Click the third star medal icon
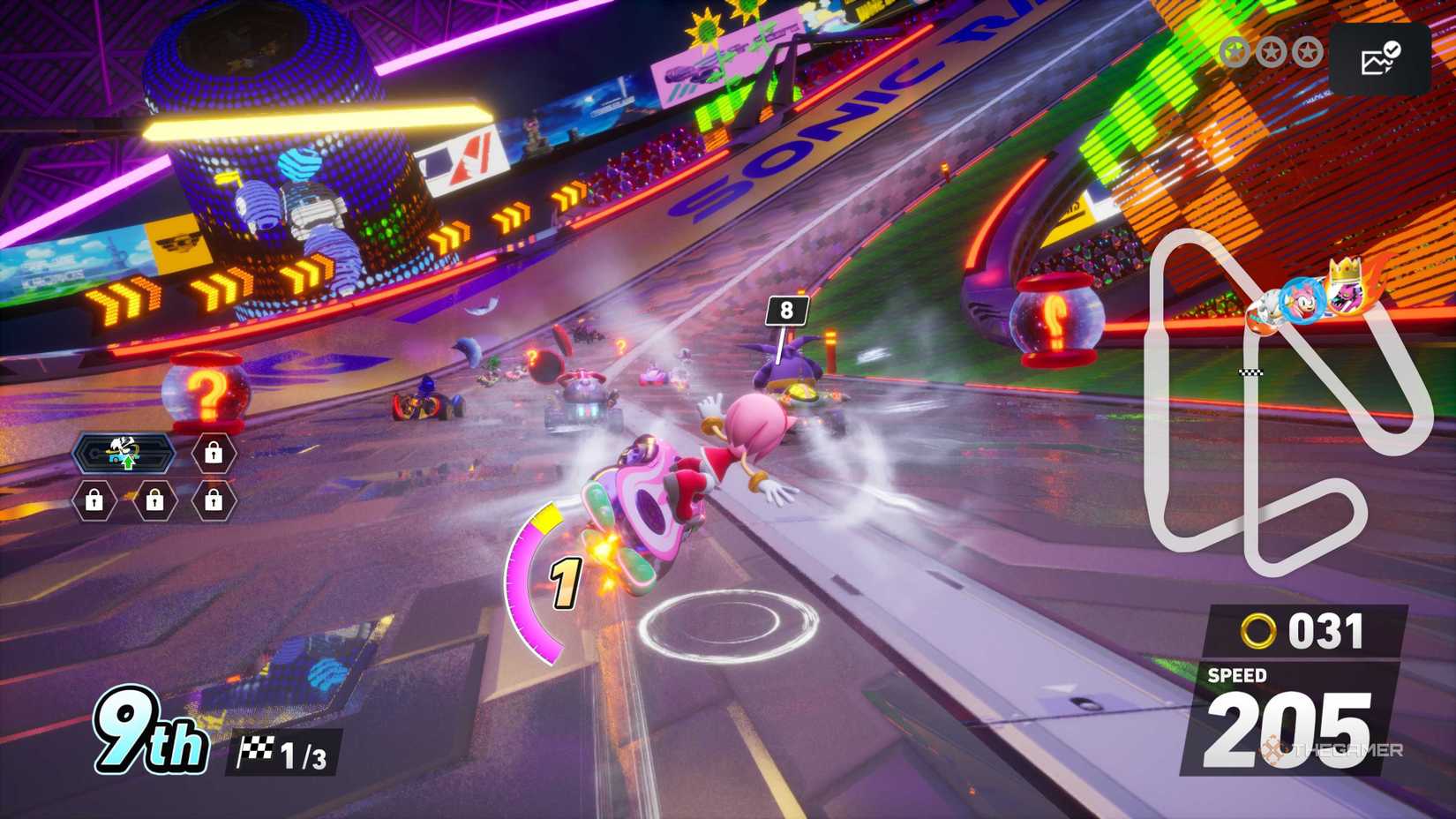Viewport: 1456px width, 819px height. point(1307,51)
